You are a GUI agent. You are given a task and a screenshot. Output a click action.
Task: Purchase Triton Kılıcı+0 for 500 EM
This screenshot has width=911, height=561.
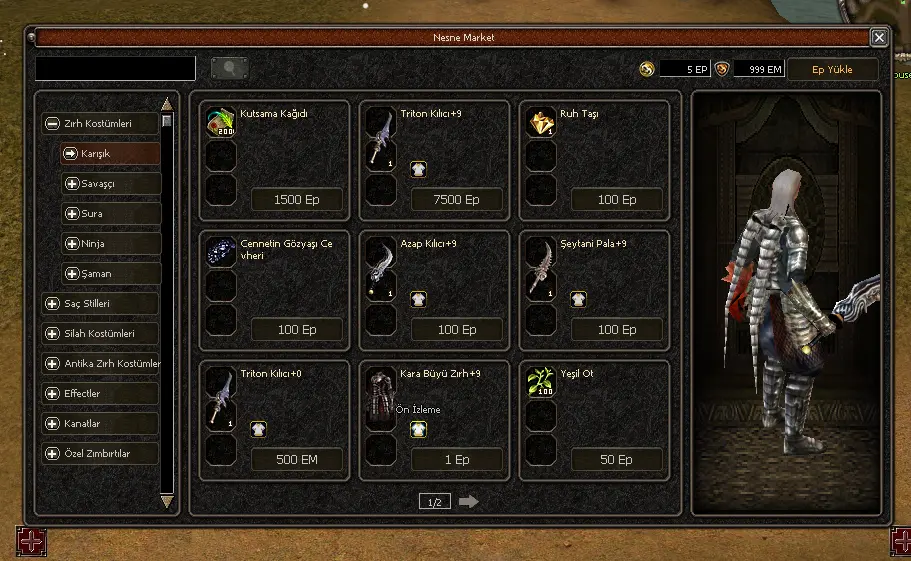[296, 460]
